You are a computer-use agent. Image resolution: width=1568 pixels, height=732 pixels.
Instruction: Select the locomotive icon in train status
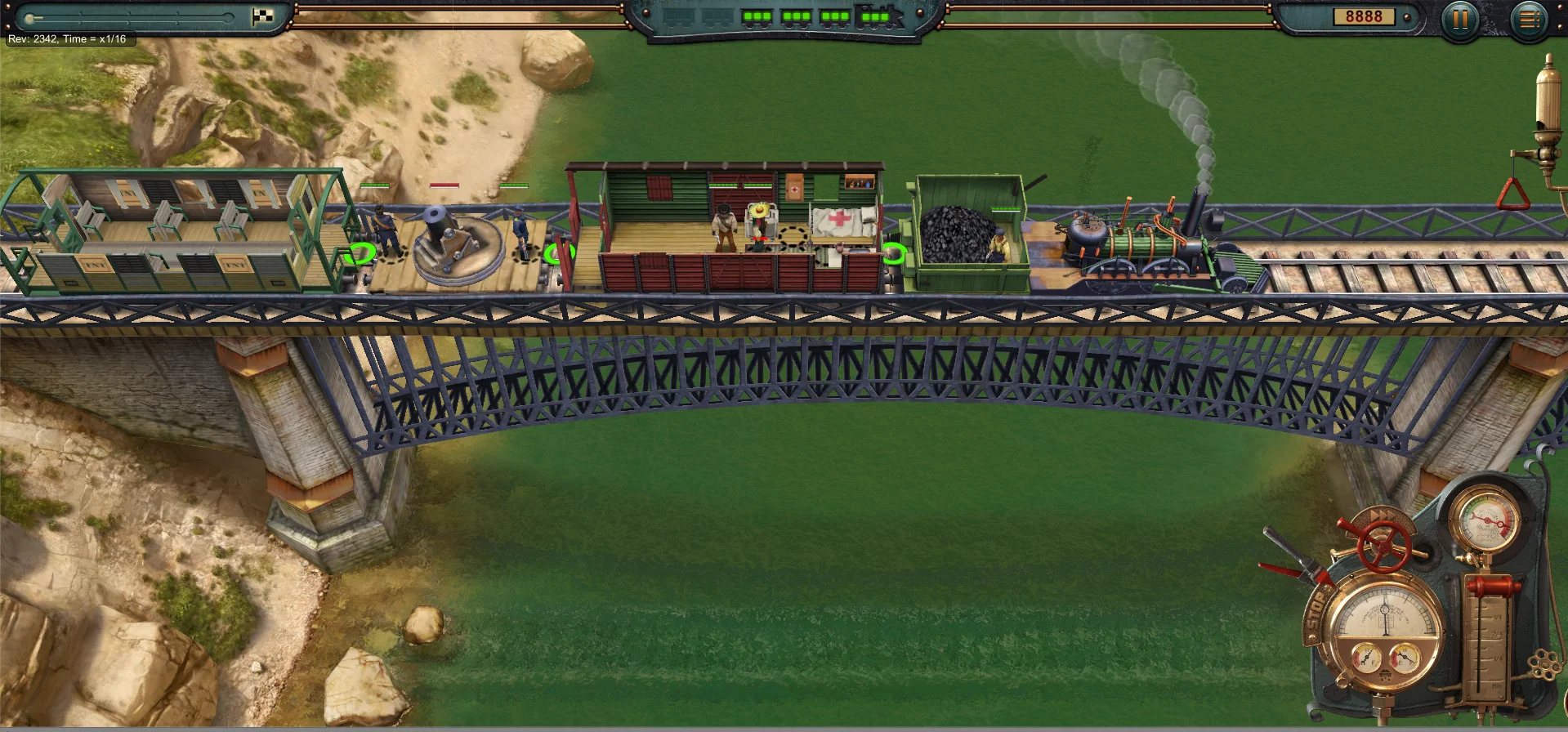(878, 16)
